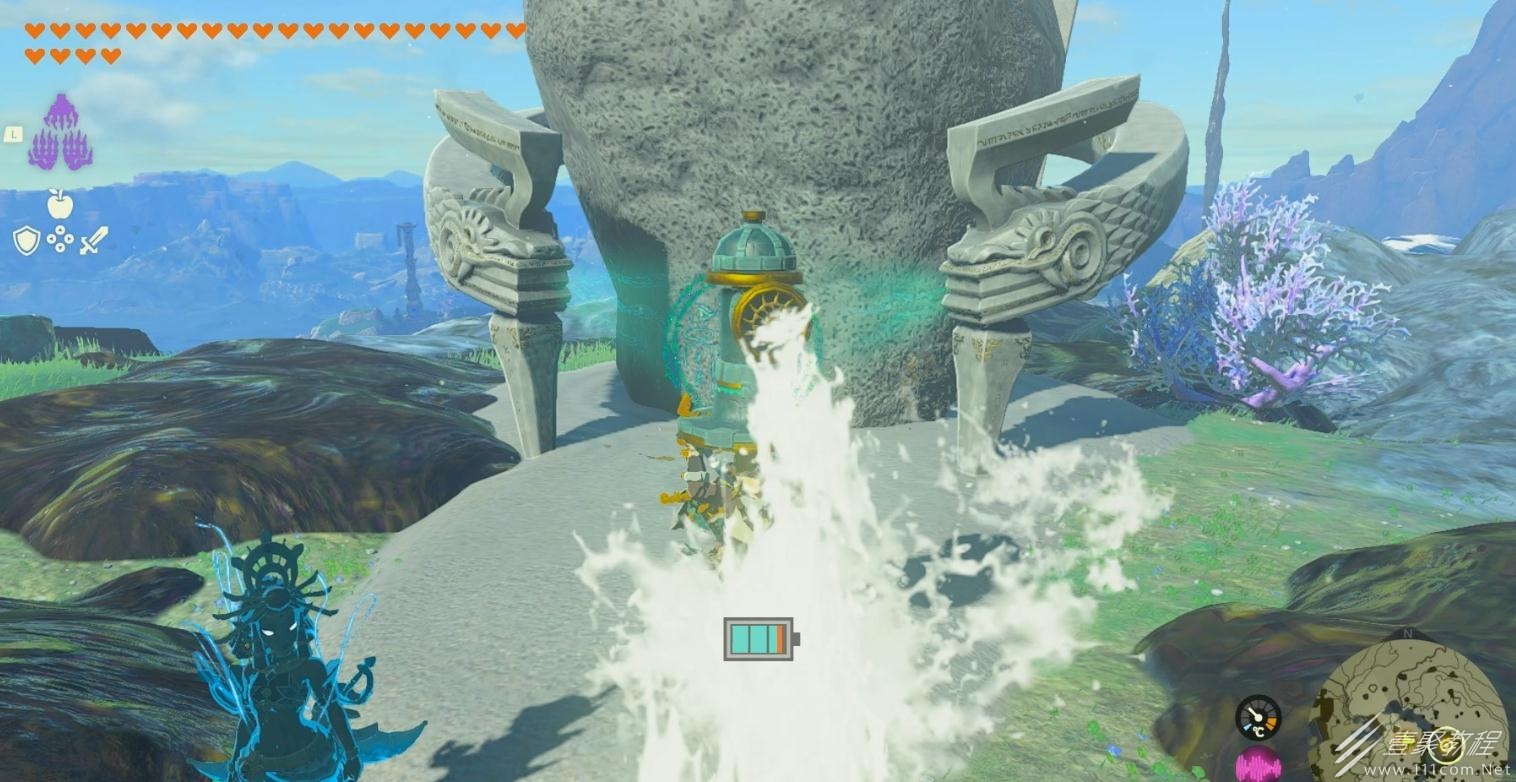The height and width of the screenshot is (782, 1516).
Task: Select the apple quick-item icon
Action: (60, 204)
